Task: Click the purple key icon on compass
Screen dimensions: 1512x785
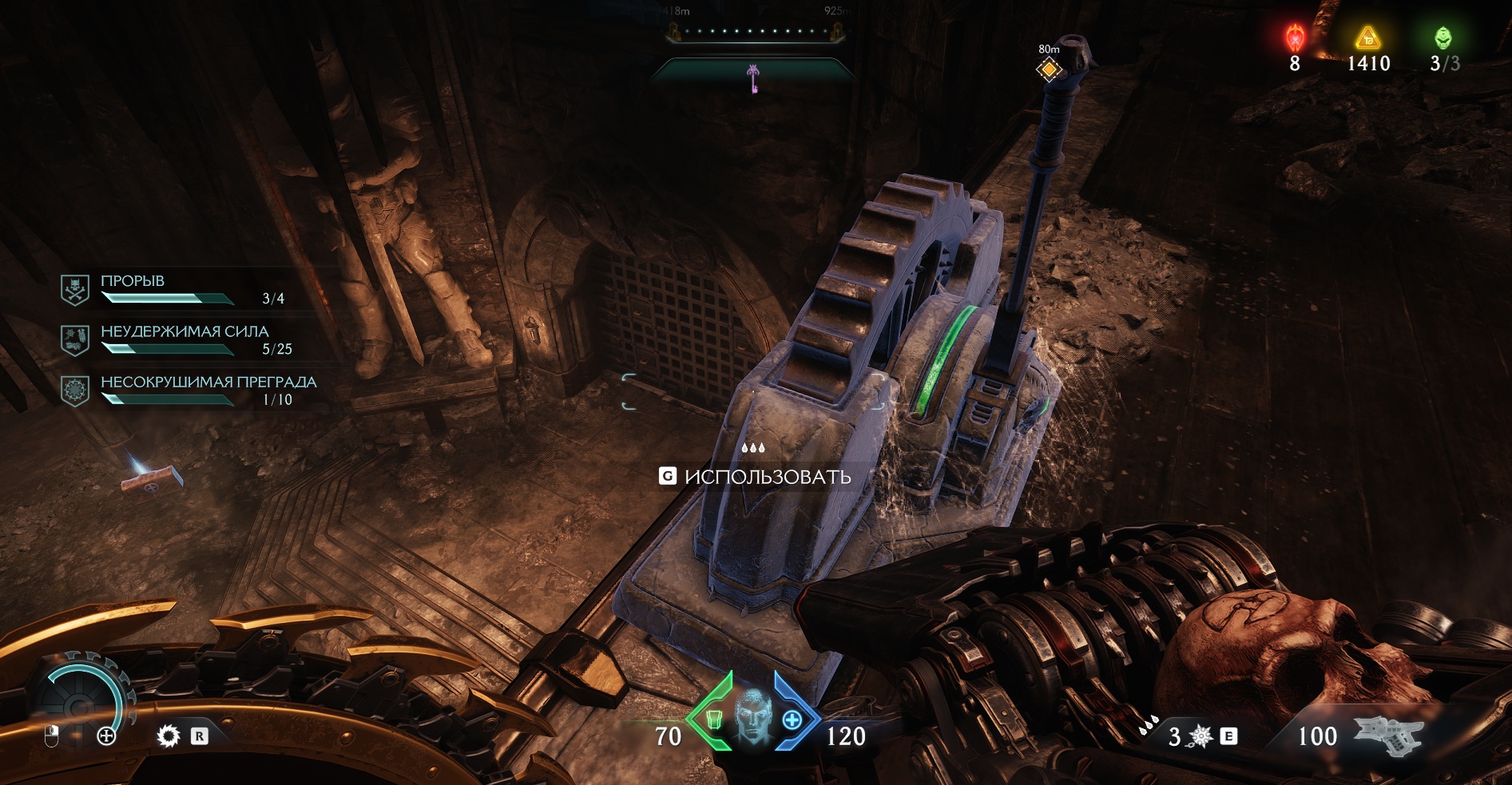Action: point(752,78)
